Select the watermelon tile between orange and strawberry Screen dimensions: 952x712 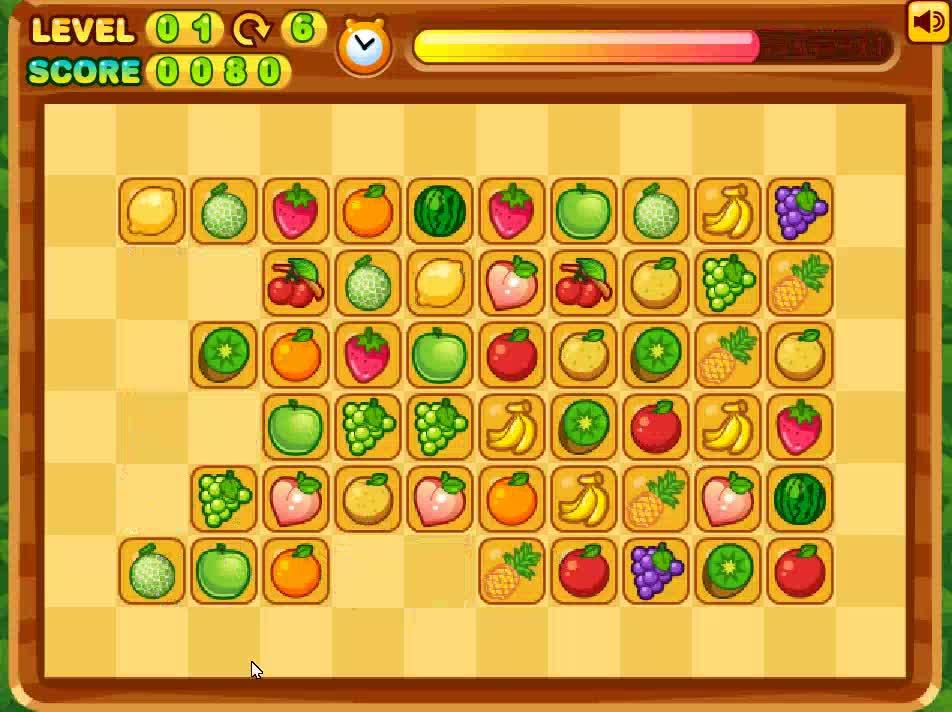click(440, 211)
